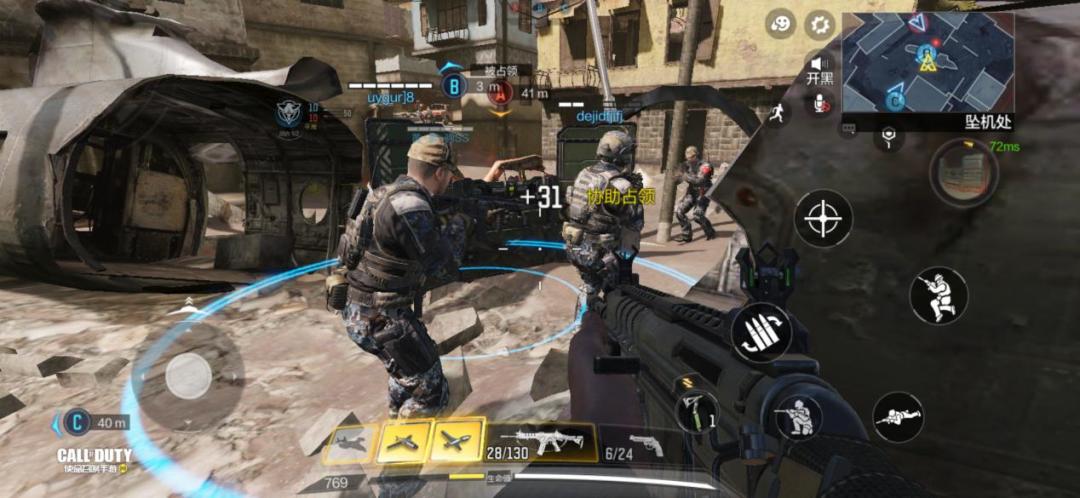Image resolution: width=1080 pixels, height=498 pixels.
Task: Reload with the bullets button
Action: [x=761, y=334]
